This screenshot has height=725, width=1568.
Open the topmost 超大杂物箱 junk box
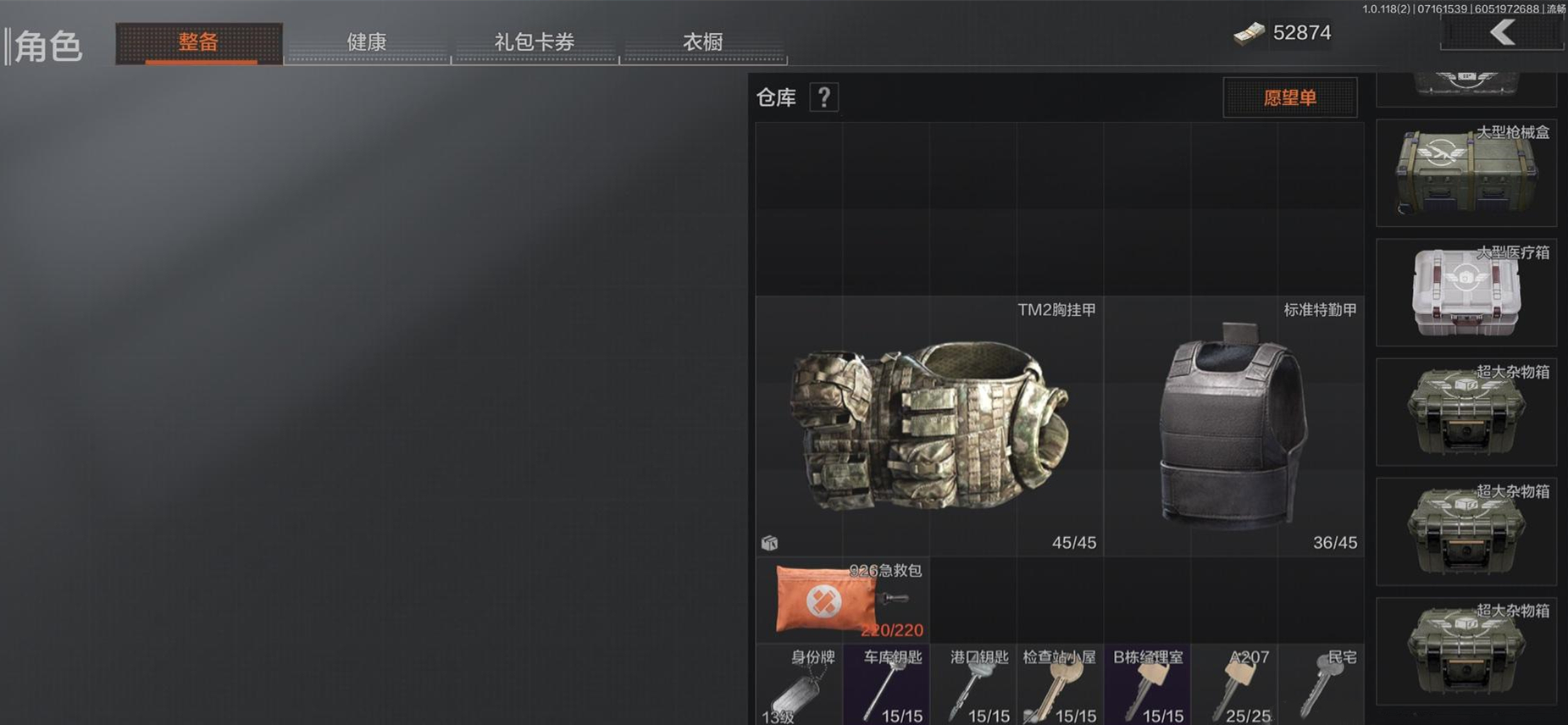point(1467,411)
